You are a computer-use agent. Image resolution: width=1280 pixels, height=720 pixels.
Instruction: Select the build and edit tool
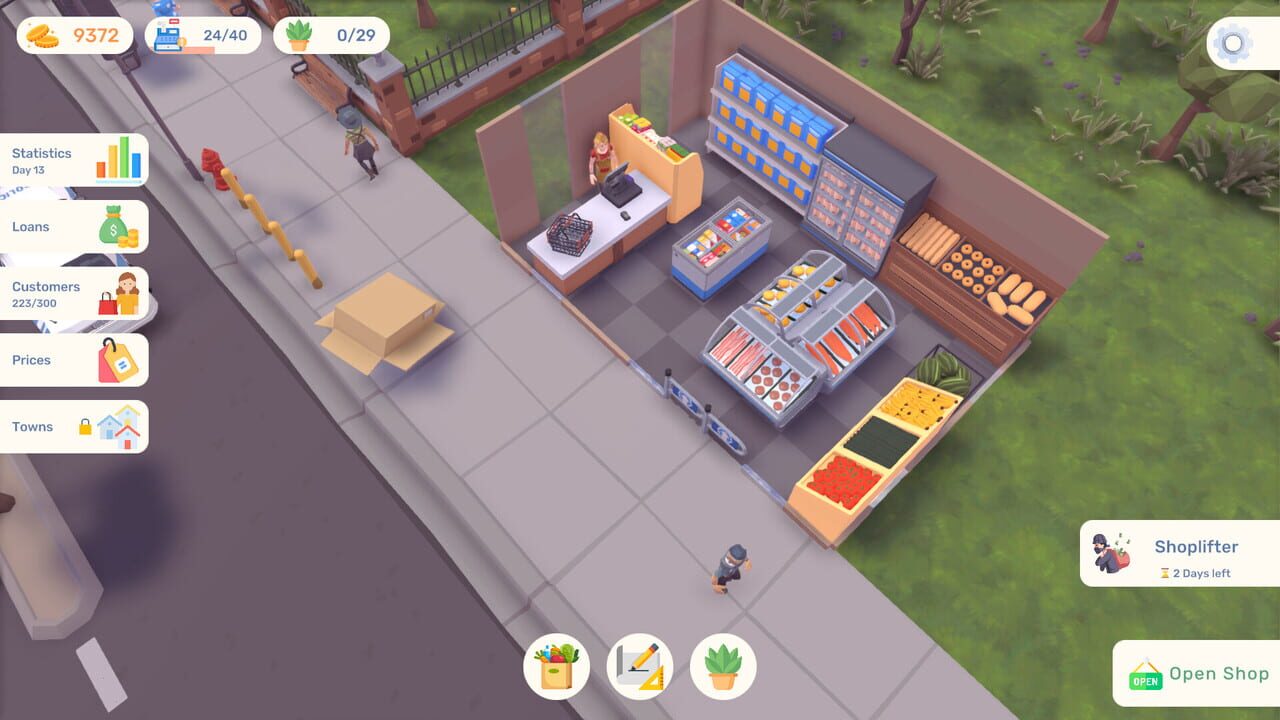(x=640, y=666)
